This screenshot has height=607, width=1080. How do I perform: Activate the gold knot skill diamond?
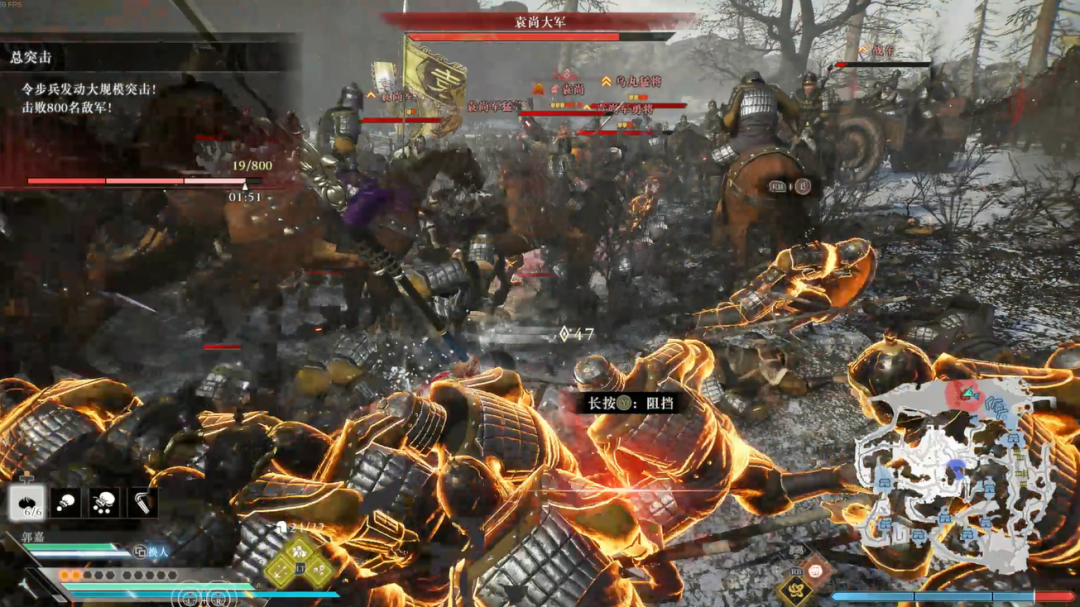click(x=797, y=591)
